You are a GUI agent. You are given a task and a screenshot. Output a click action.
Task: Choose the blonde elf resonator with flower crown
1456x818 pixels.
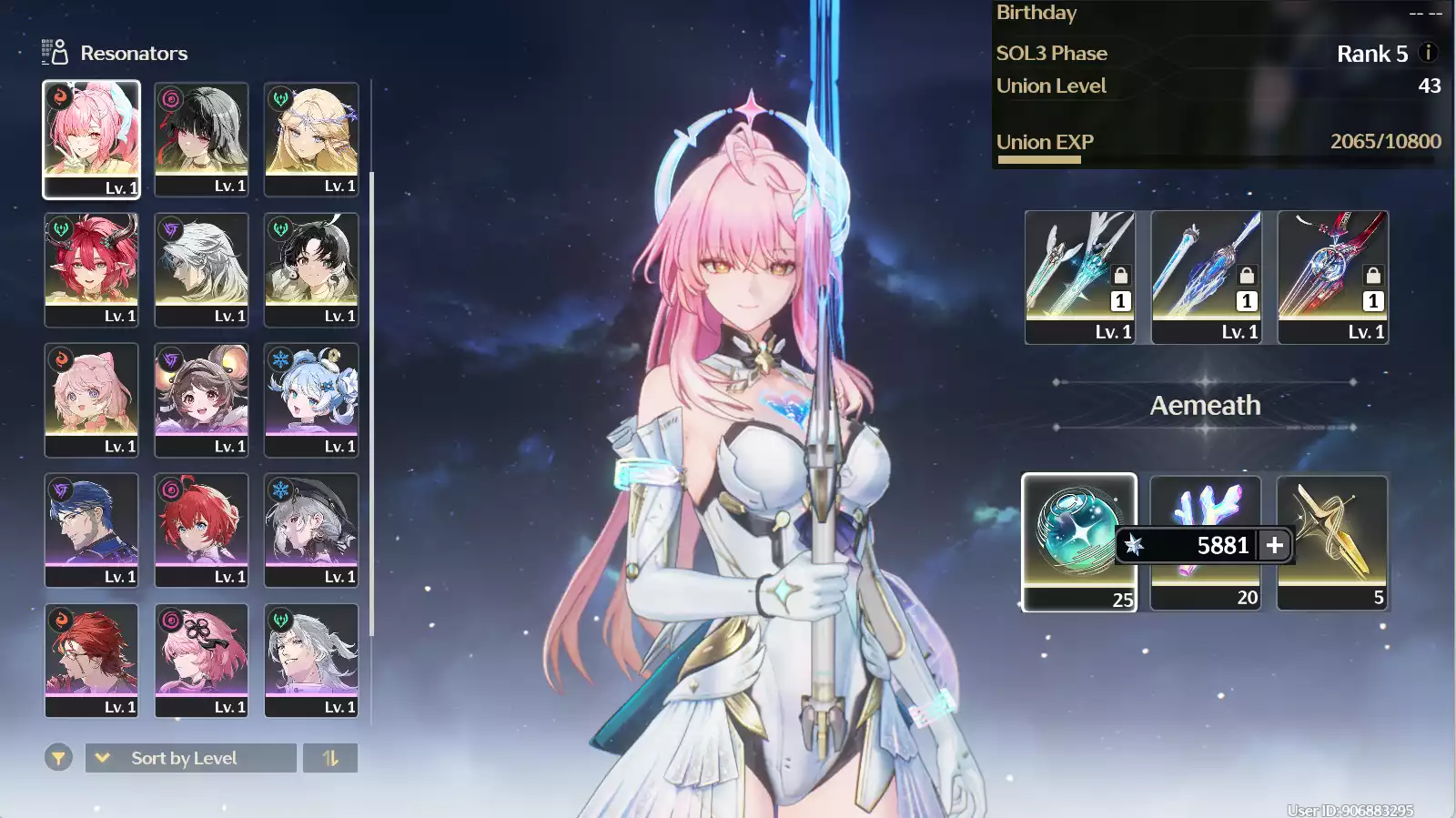pyautogui.click(x=311, y=138)
